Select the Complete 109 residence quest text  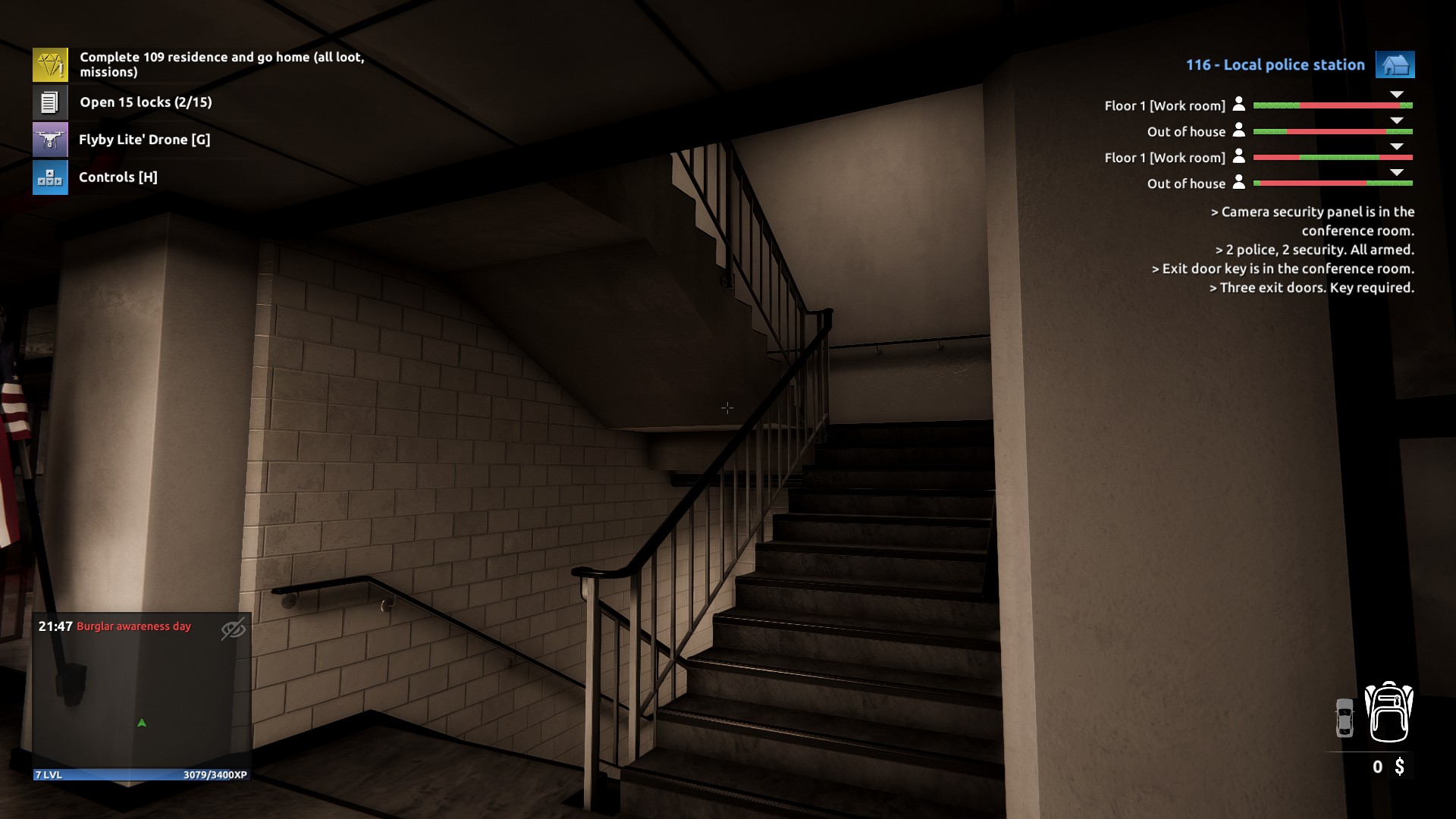[220, 64]
